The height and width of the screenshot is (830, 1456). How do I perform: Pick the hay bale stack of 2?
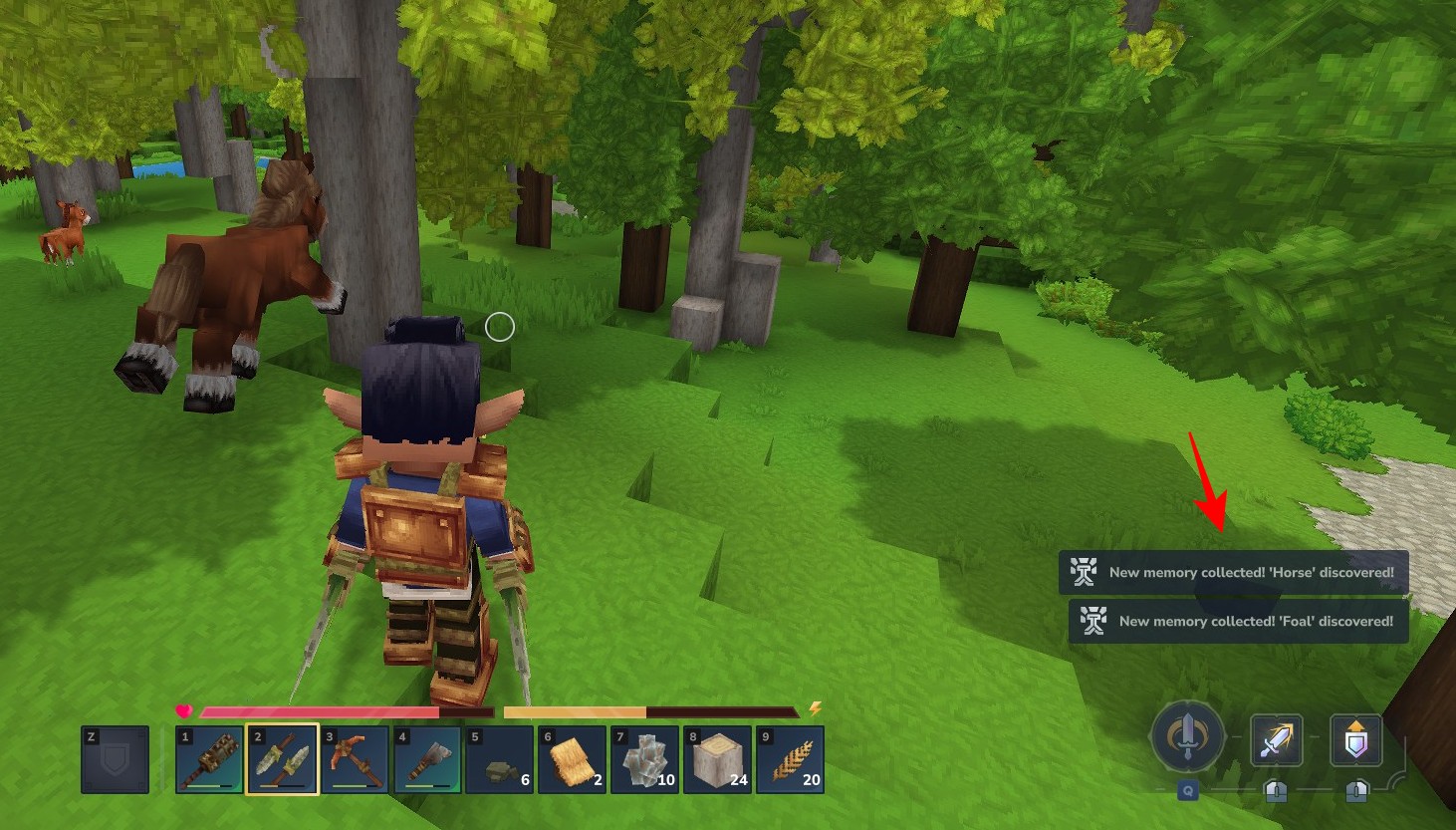tap(573, 759)
